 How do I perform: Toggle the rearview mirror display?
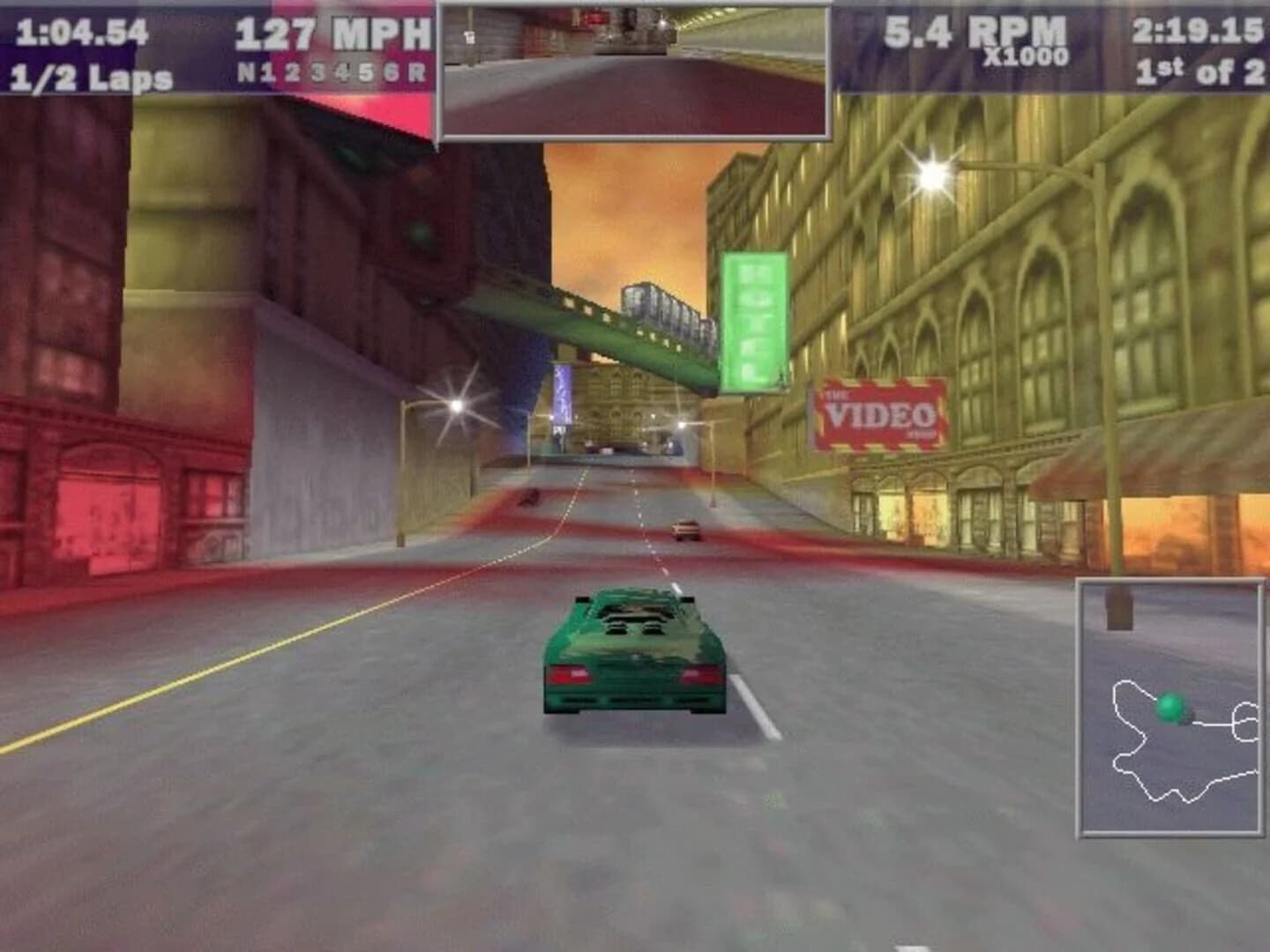(x=633, y=69)
